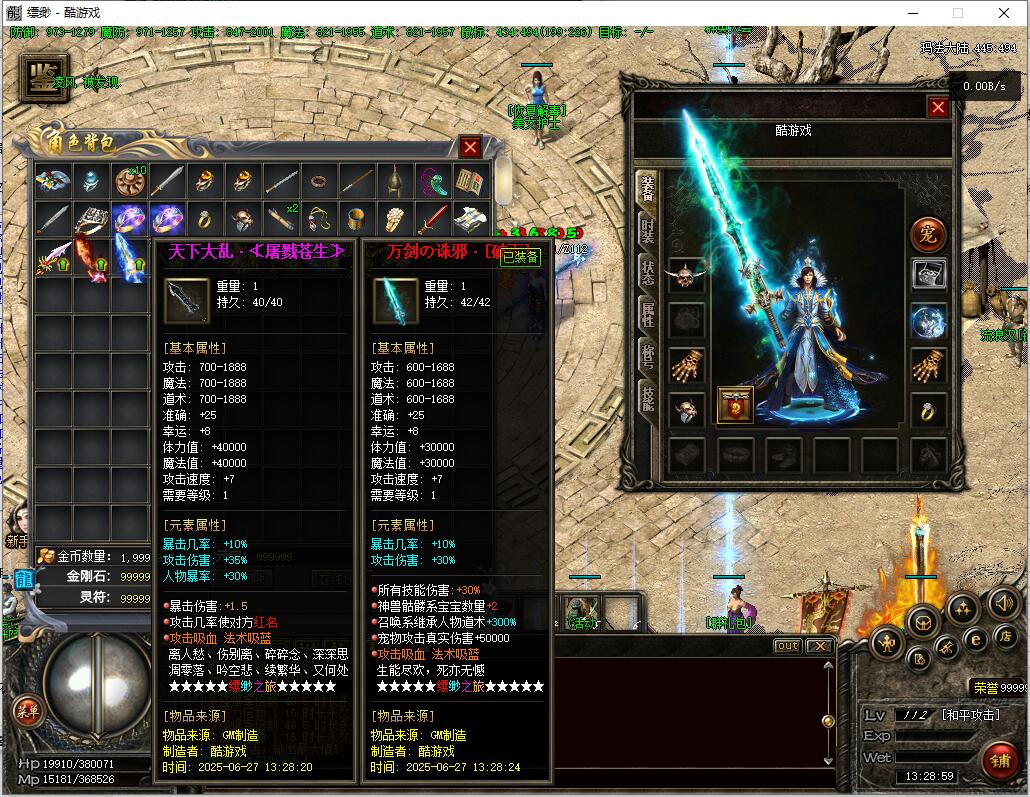Open the 菜单 menu button

click(x=28, y=711)
